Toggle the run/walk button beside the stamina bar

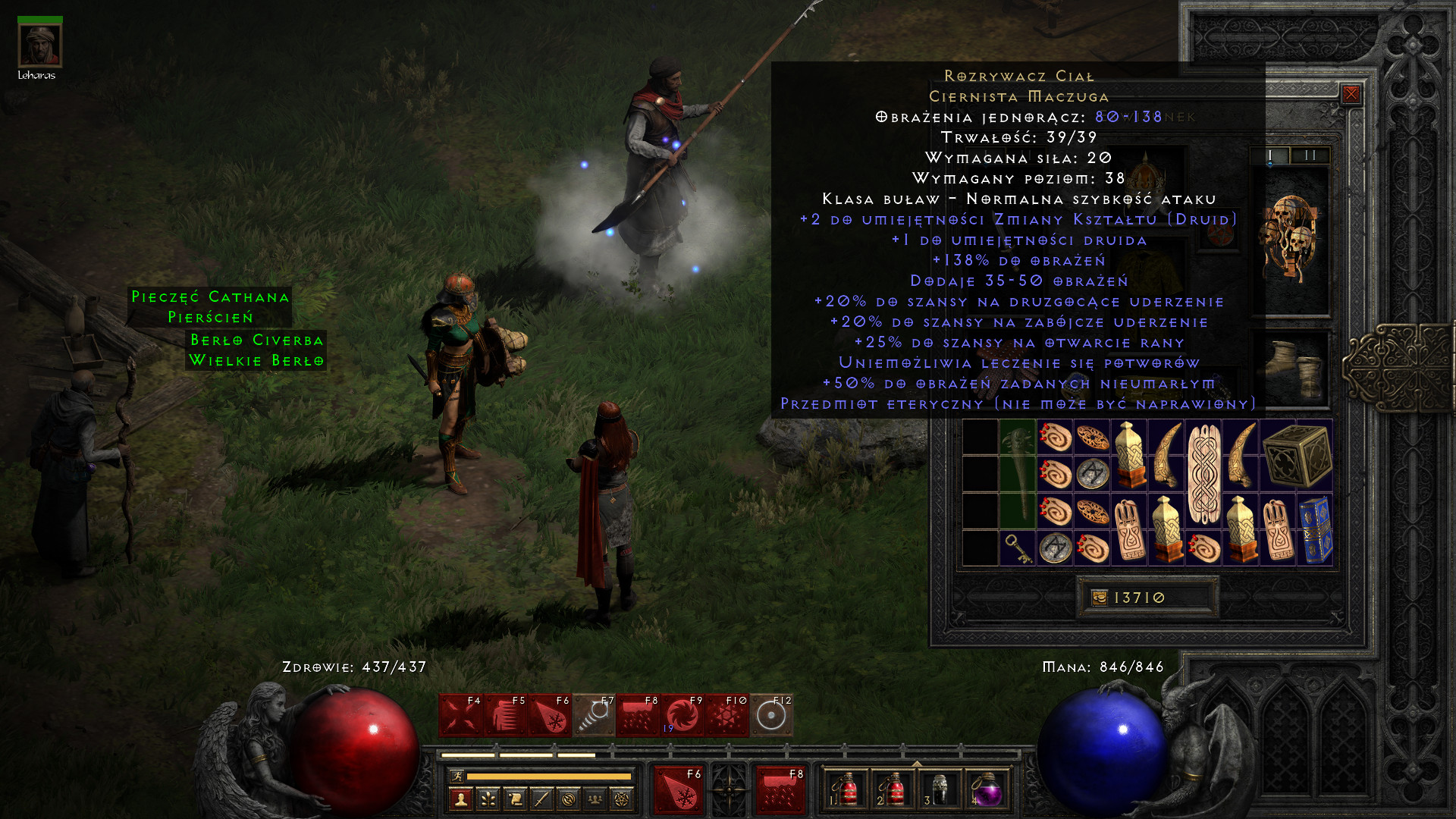pos(457,776)
